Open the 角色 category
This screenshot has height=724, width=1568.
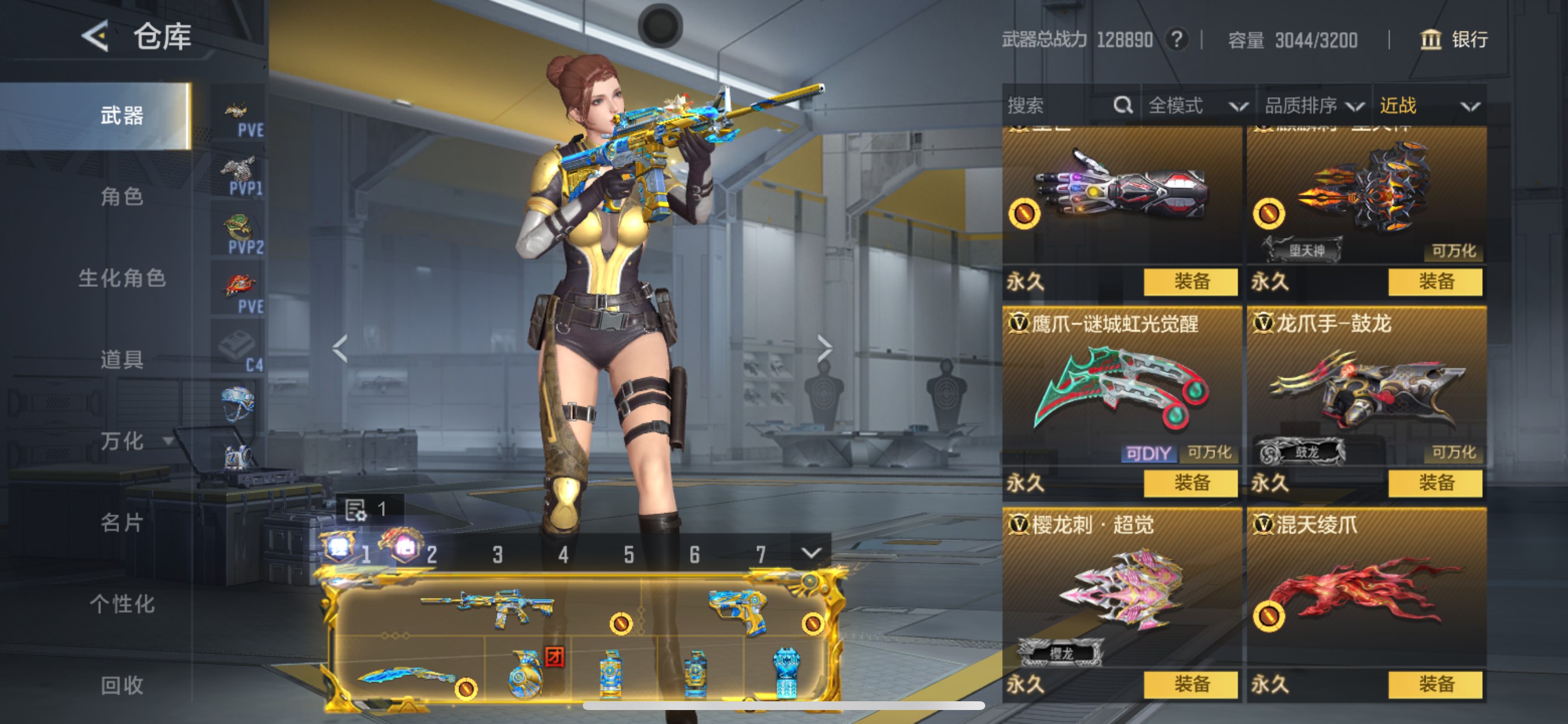122,196
